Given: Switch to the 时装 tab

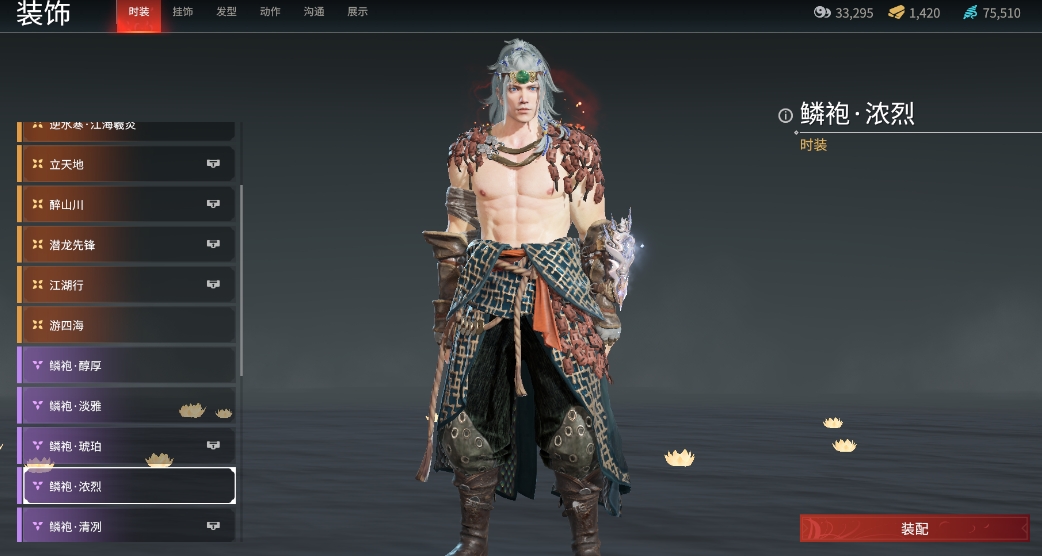Looking at the screenshot, I should tap(138, 12).
